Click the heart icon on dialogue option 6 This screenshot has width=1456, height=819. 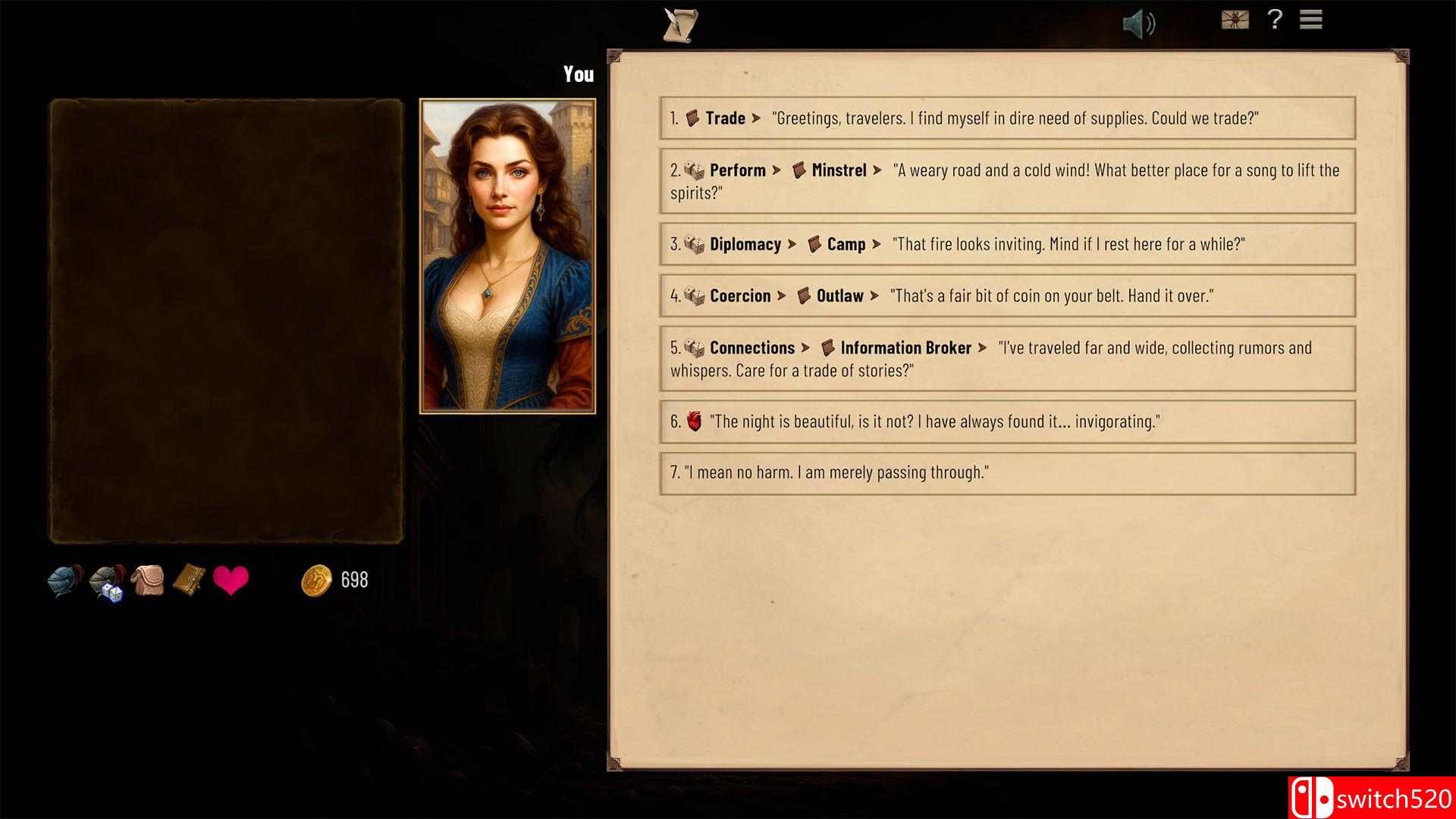tap(695, 422)
